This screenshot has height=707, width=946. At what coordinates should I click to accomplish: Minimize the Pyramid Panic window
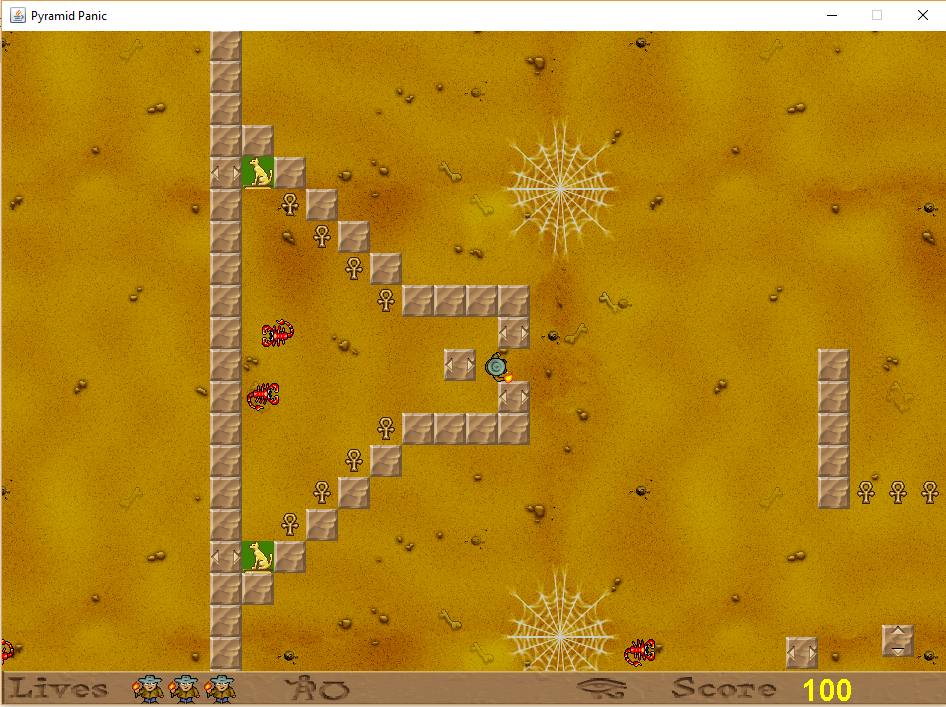coord(831,15)
